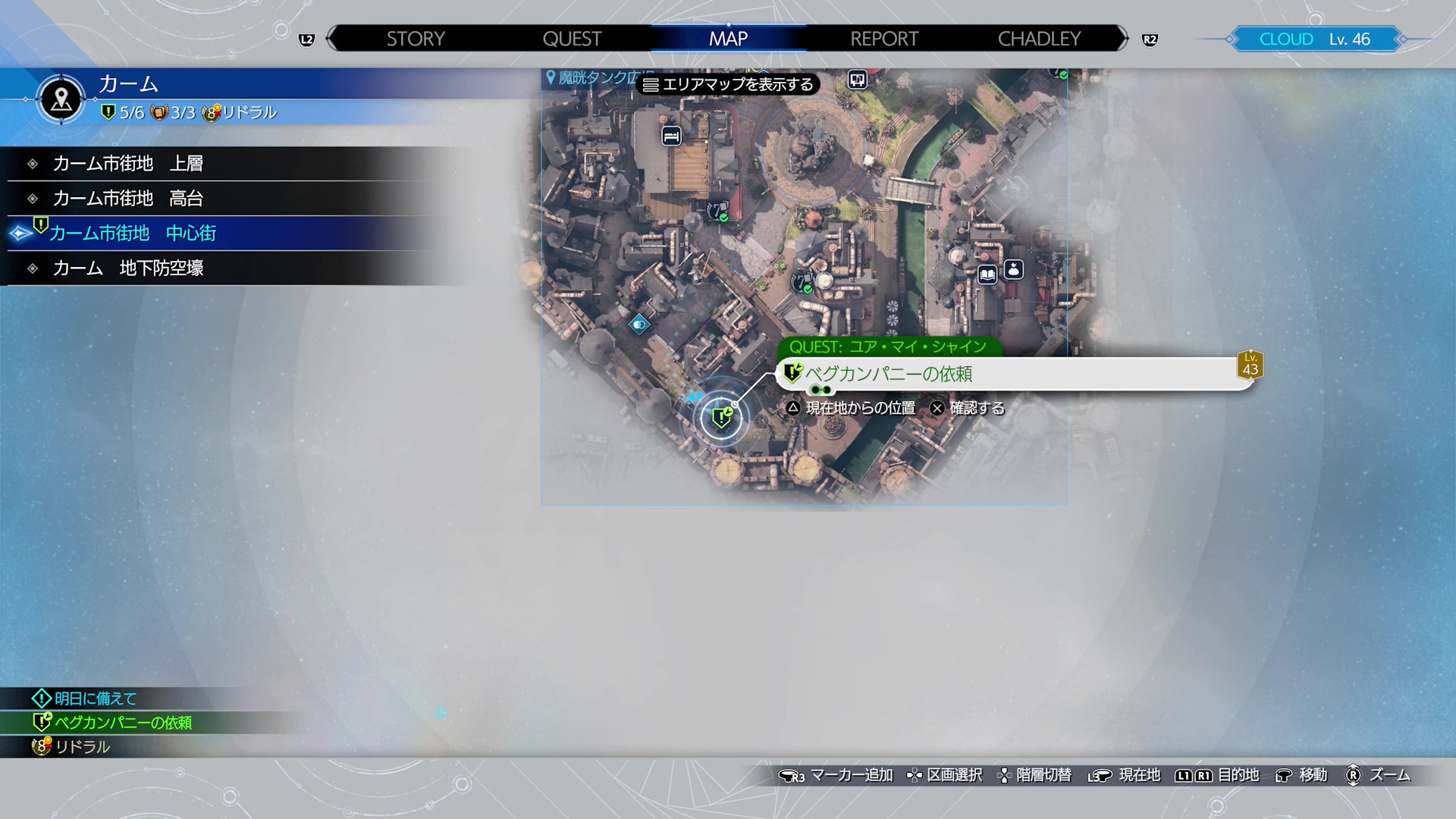Select the person icon beside the book
Screen dimensions: 1456x819
coord(1014,270)
